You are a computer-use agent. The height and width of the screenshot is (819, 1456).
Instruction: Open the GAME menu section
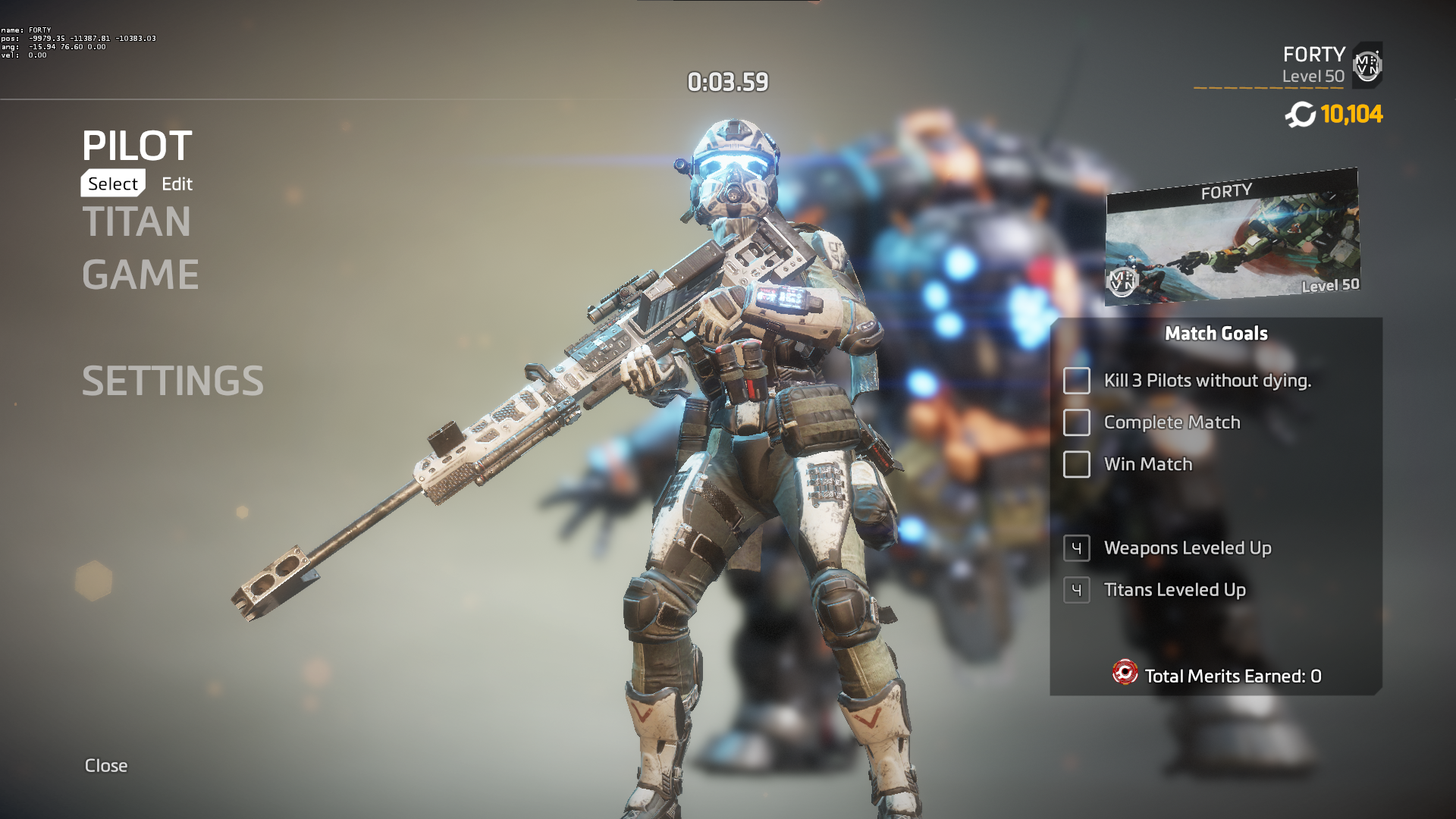point(140,275)
